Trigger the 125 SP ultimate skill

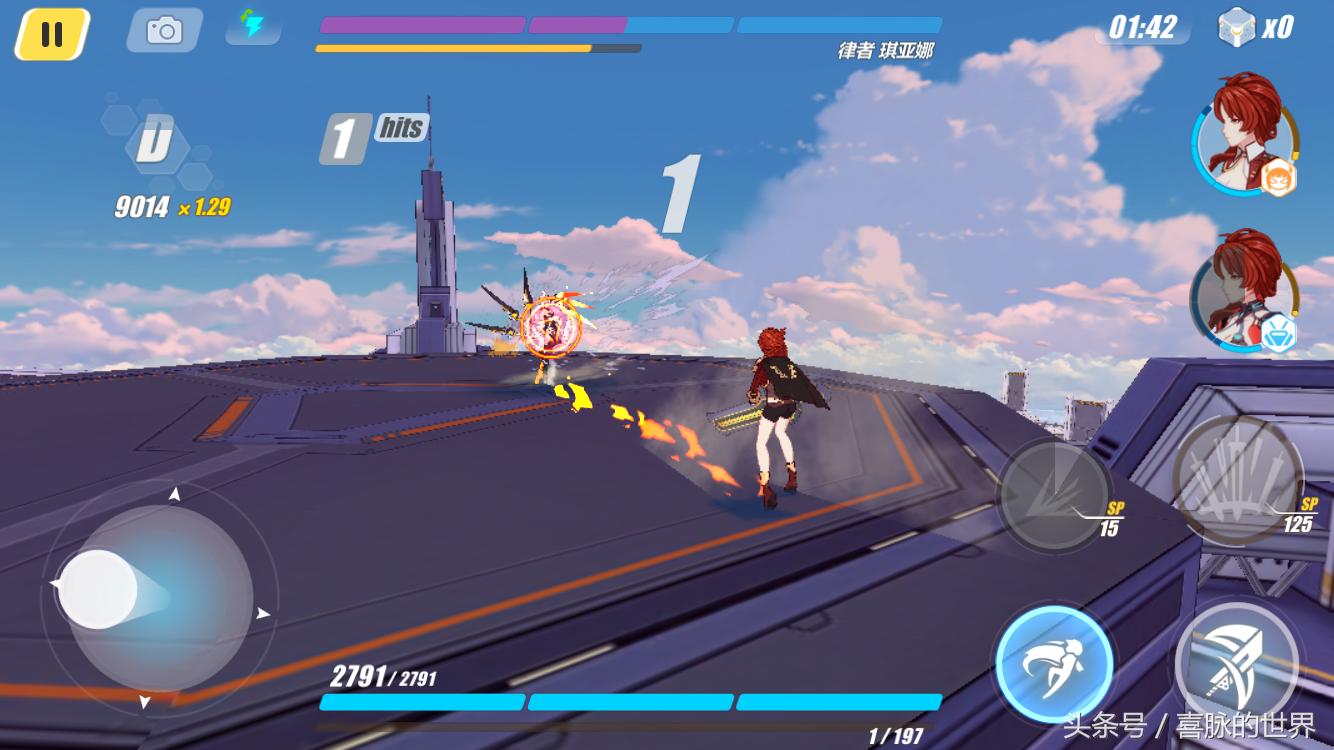point(1237,479)
